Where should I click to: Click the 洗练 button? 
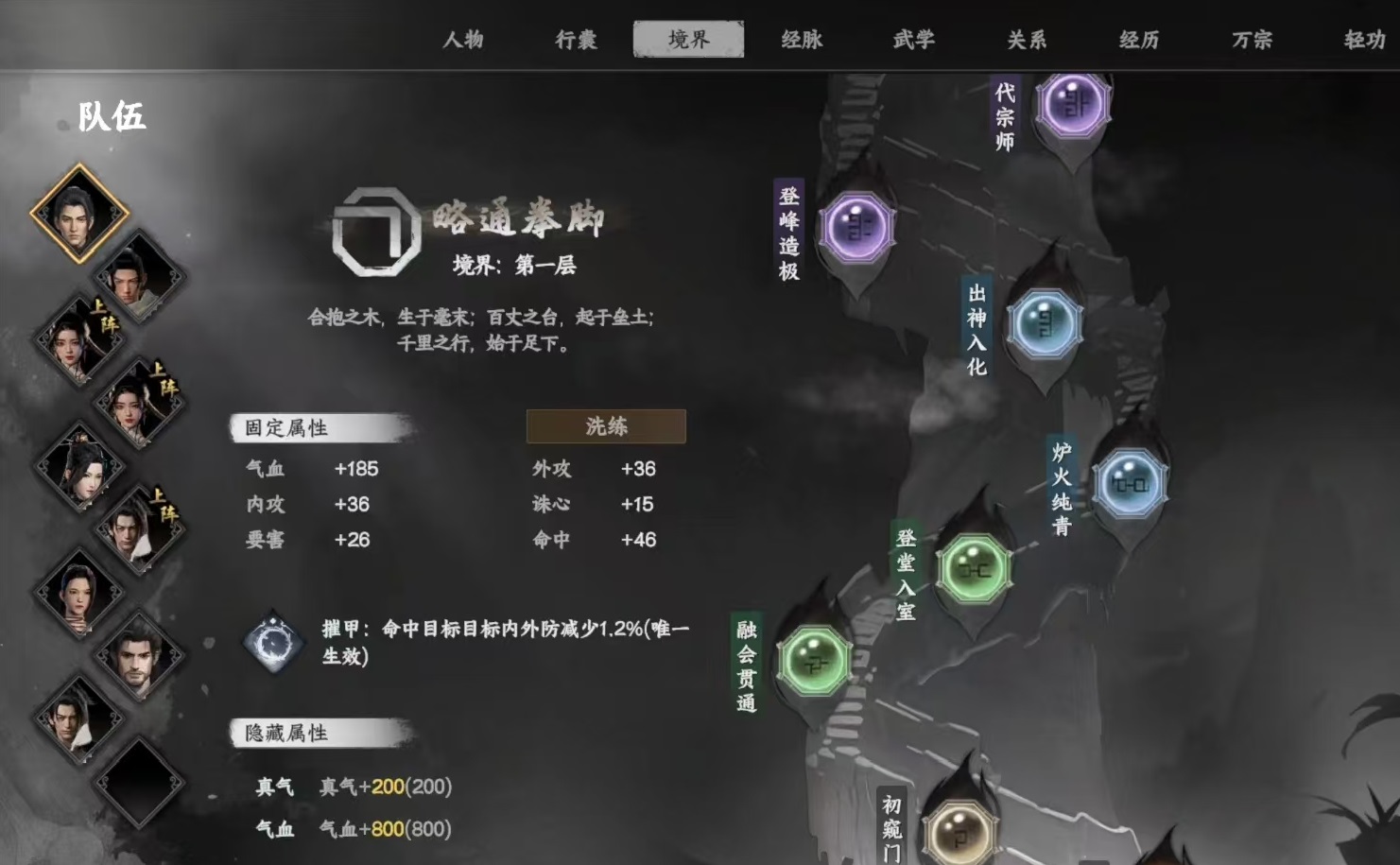pyautogui.click(x=606, y=426)
